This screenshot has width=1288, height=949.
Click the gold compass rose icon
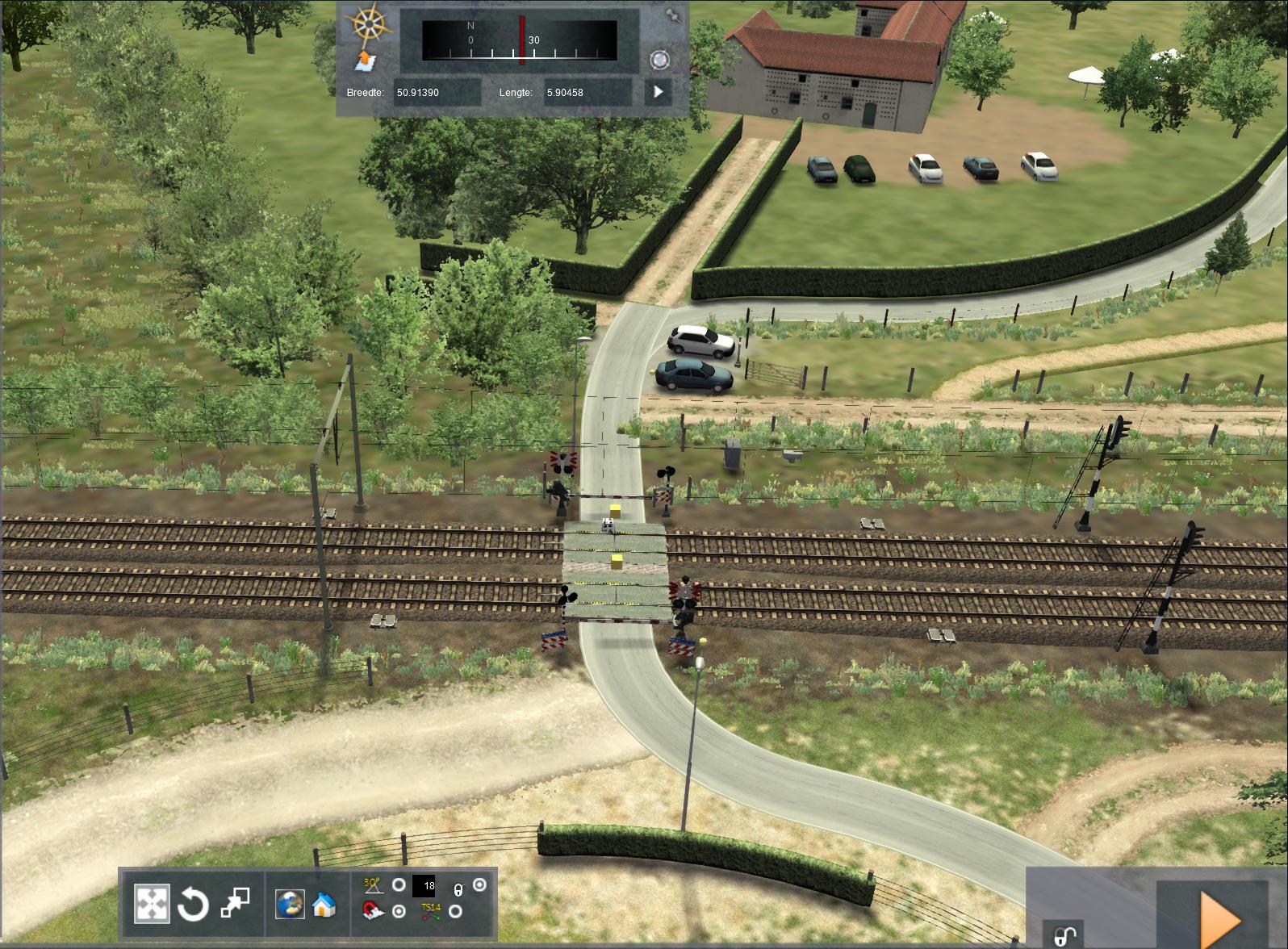point(370,24)
